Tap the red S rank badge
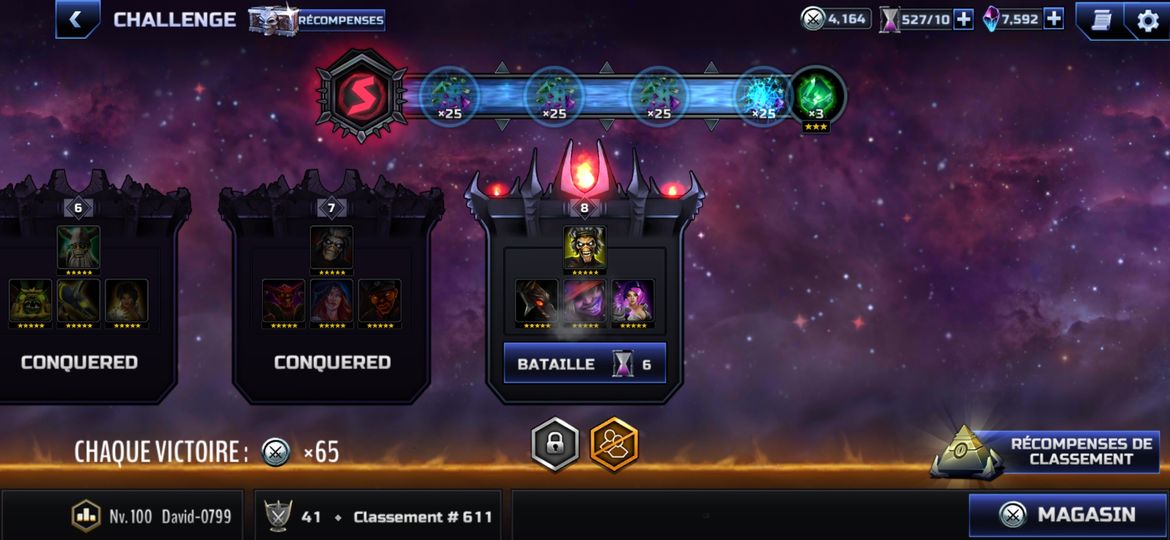This screenshot has width=1170, height=540. click(360, 95)
